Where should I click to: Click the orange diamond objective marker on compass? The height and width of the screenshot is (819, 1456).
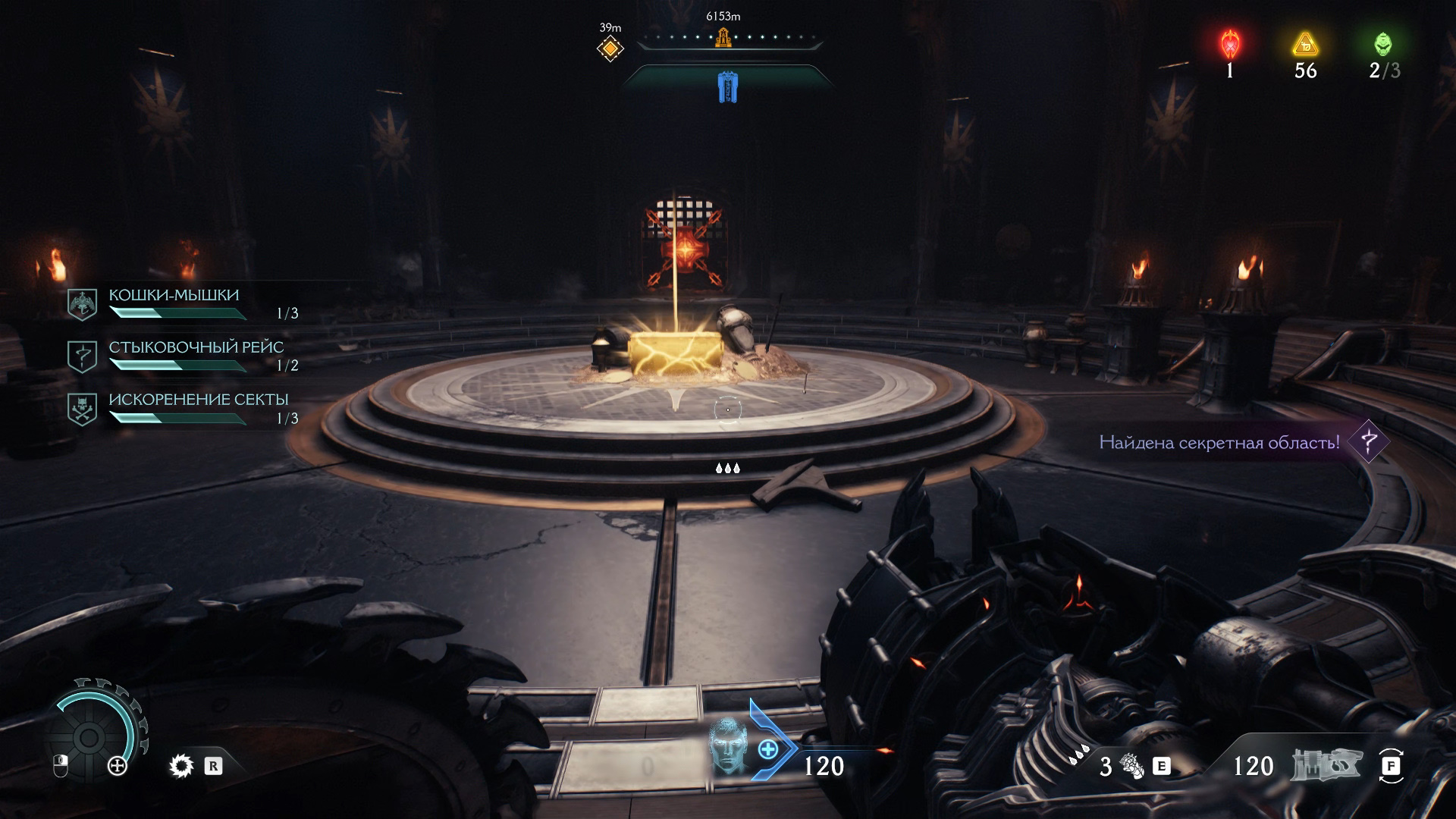(x=610, y=49)
